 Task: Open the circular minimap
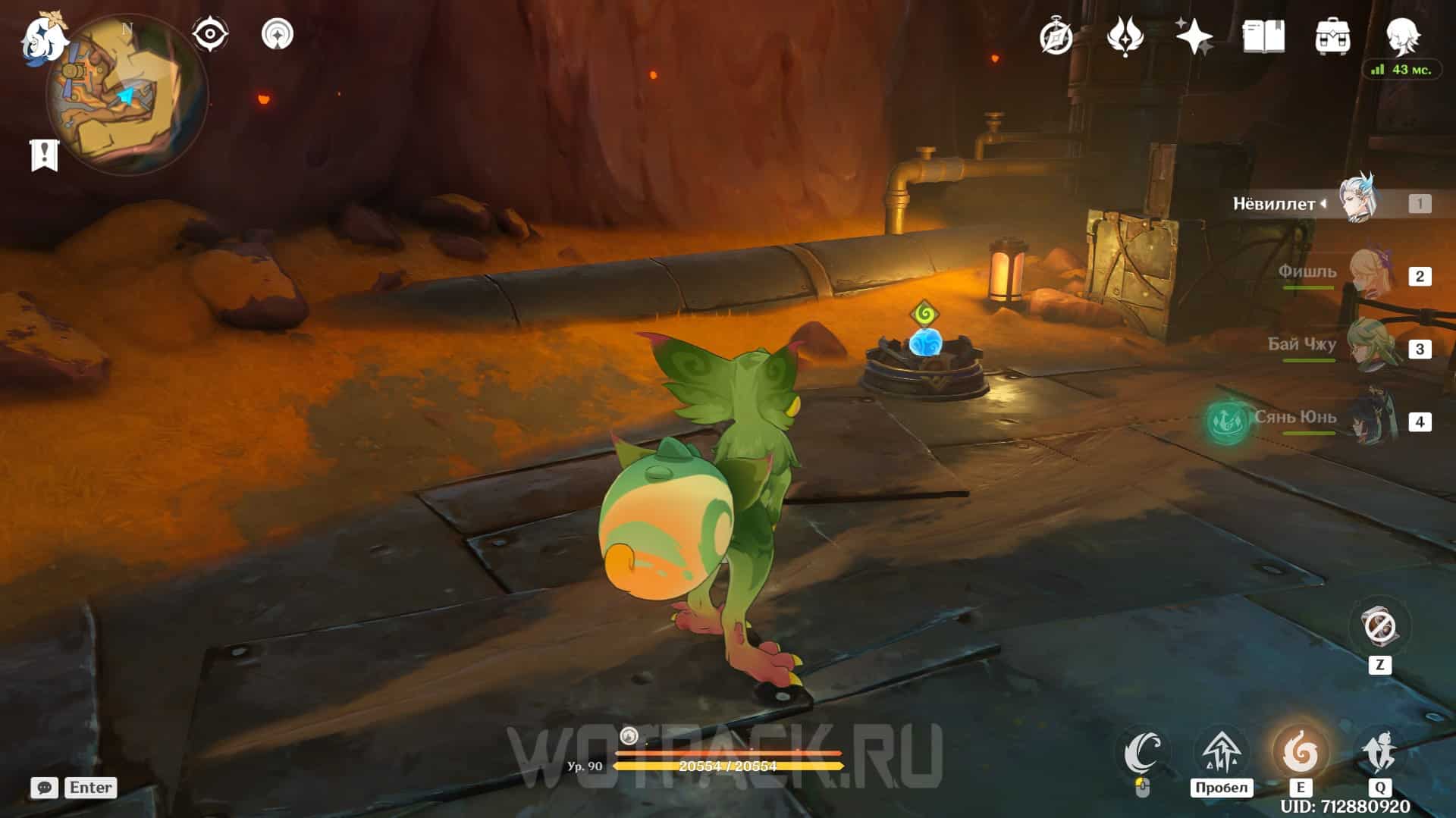127,95
